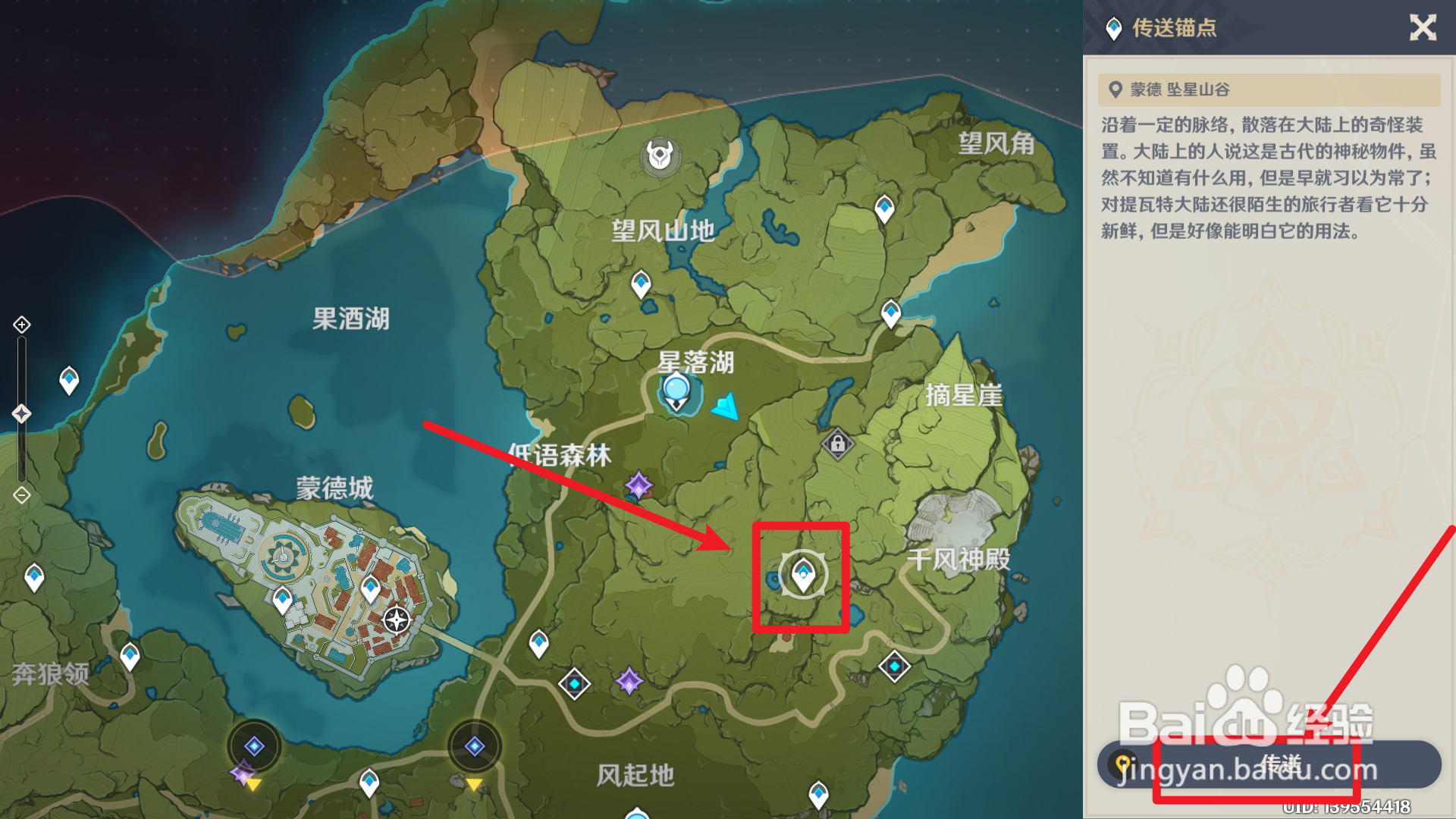
Task: Select the 蒙德 坠星山谷 location entry in the panel
Action: point(1270,89)
